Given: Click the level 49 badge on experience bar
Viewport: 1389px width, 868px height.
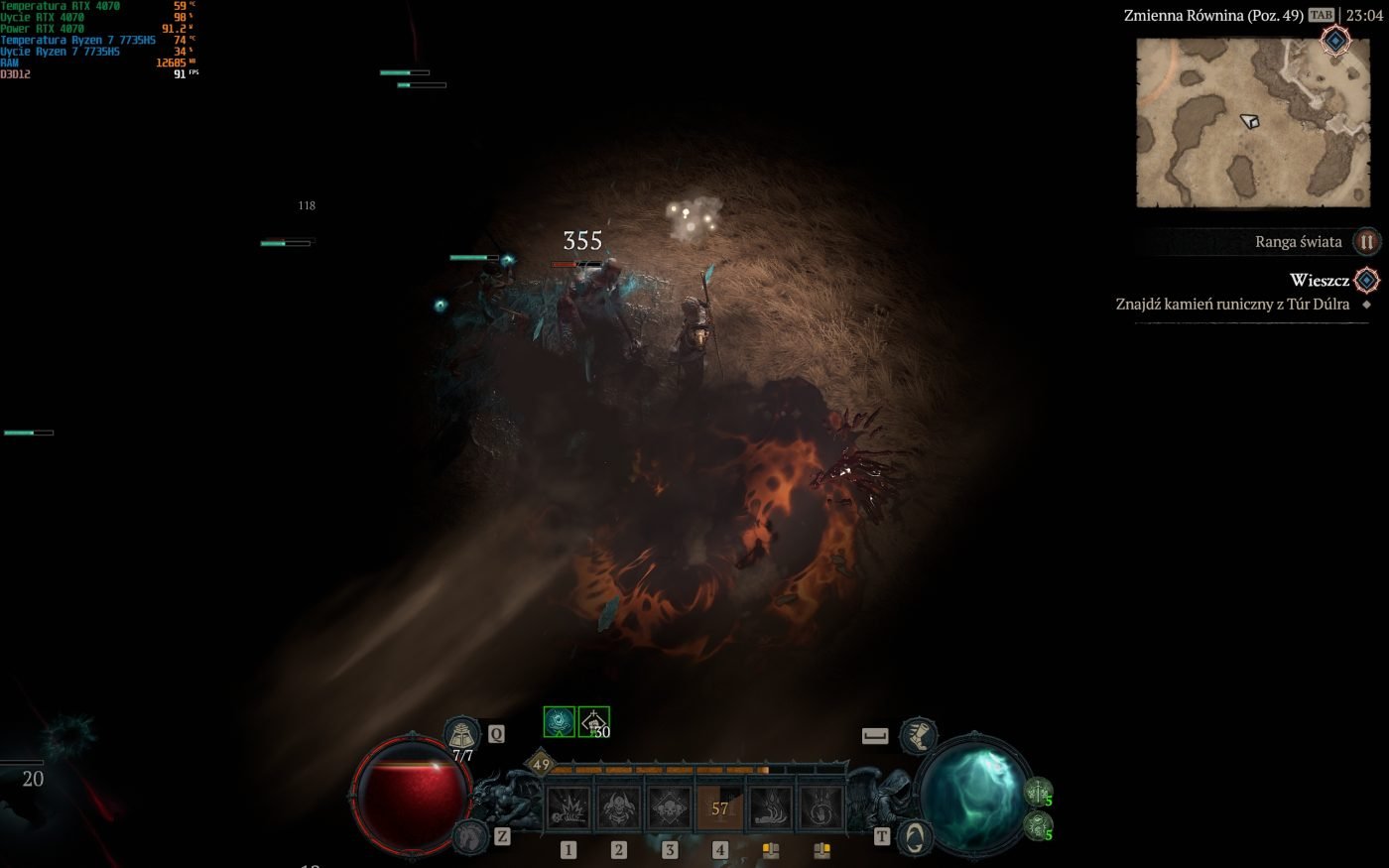Looking at the screenshot, I should click(541, 764).
